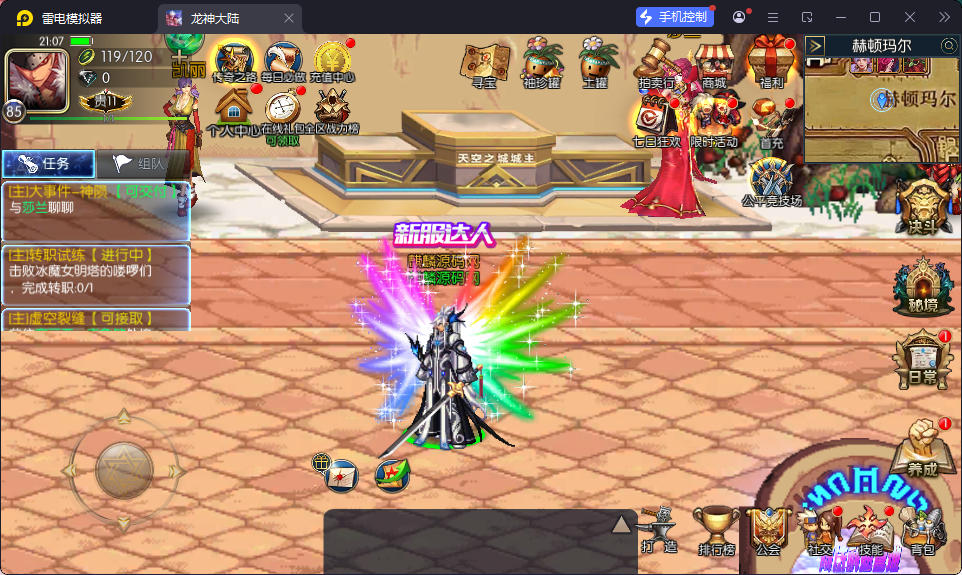Open the 日常 daily tasks
Viewport: 962px width, 575px height.
coord(917,359)
